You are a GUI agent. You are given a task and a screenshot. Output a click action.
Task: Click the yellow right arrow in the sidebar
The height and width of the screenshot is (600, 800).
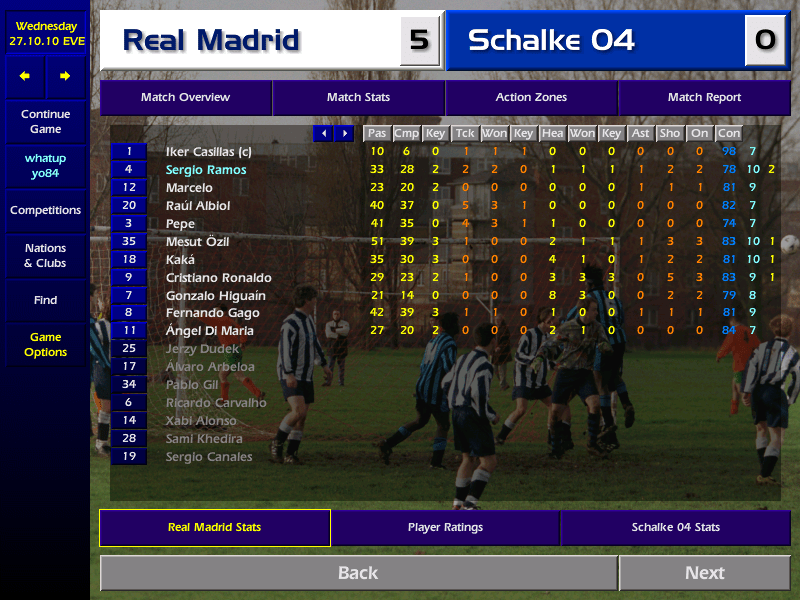click(x=65, y=76)
